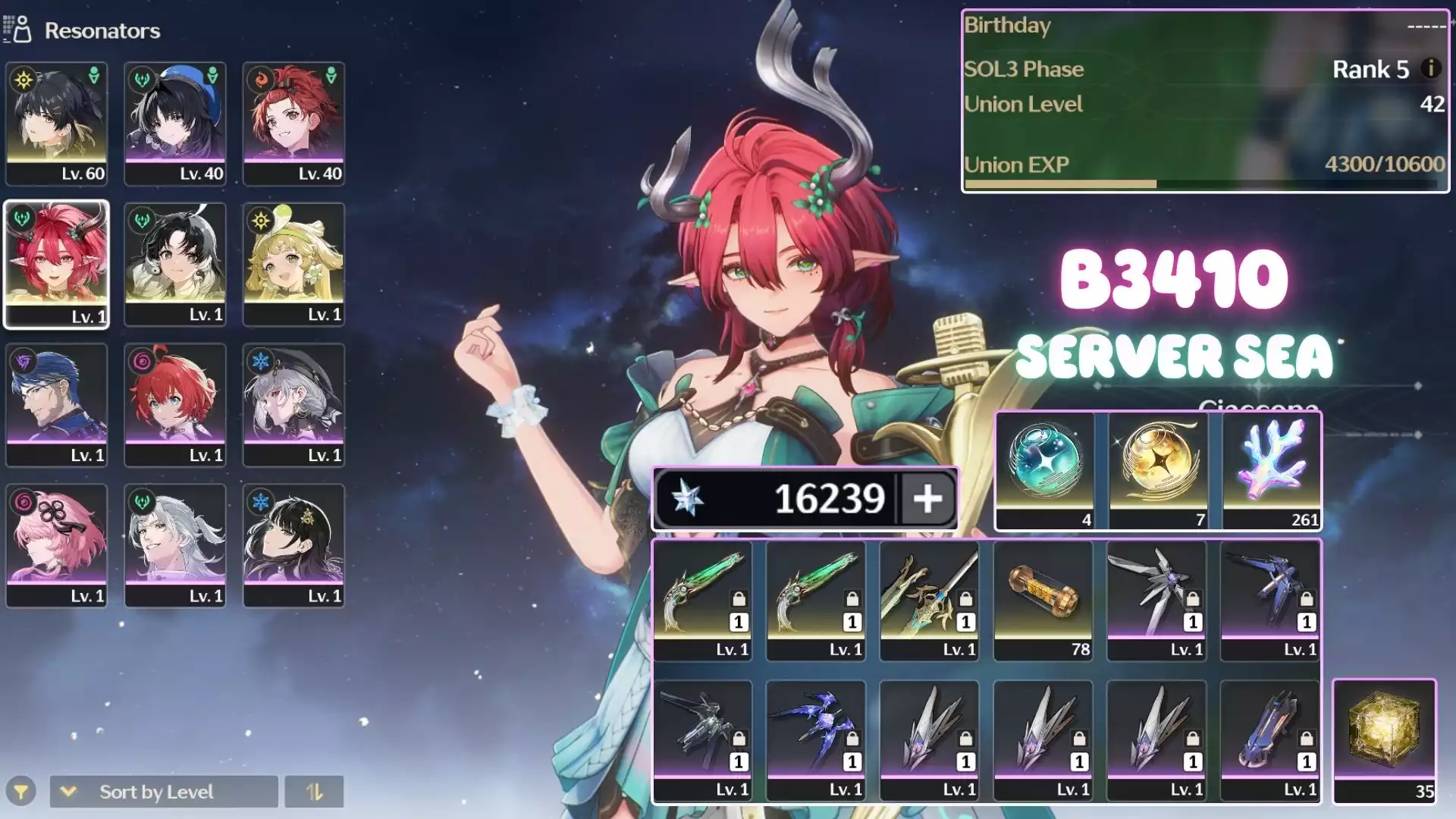
Task: Open the Sort by Level dropdown
Action: pyautogui.click(x=164, y=792)
